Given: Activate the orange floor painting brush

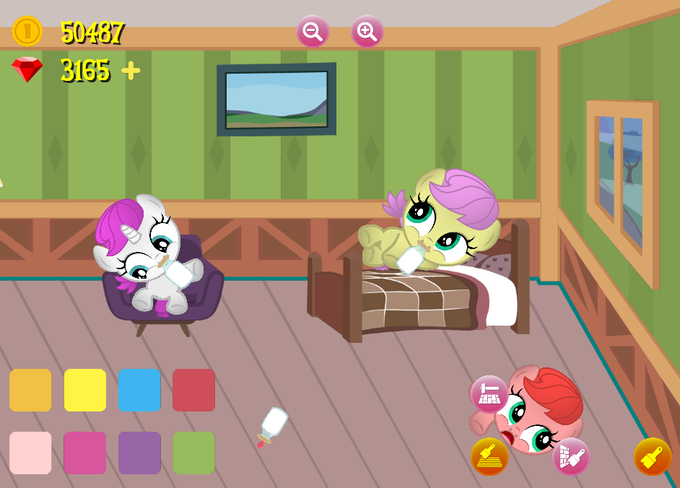Looking at the screenshot, I should (x=489, y=456).
